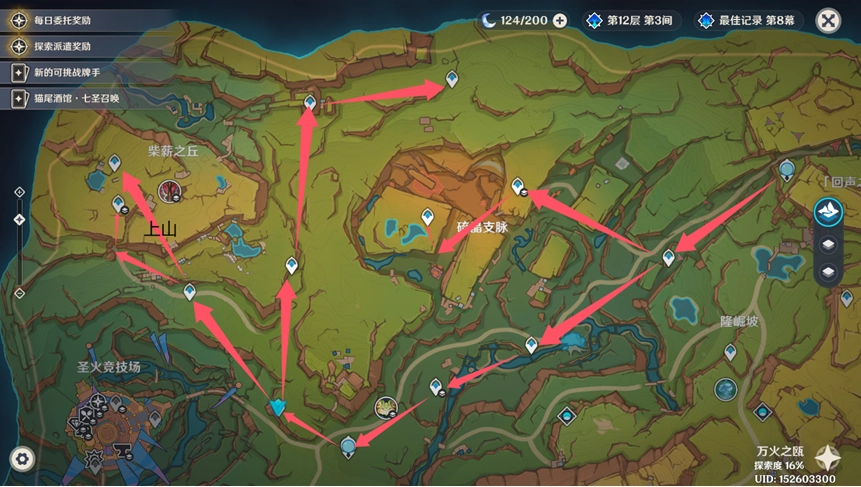
Task: Close the map with the X button
Action: point(827,20)
